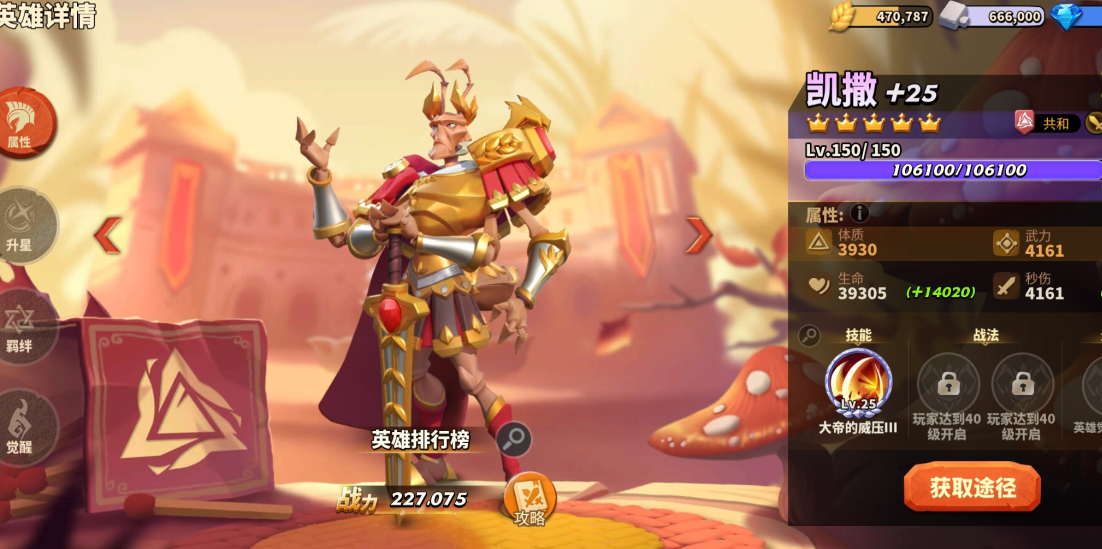Image resolution: width=1102 pixels, height=549 pixels.
Task: Switch to the 属性 attributes tab
Action: click(22, 122)
